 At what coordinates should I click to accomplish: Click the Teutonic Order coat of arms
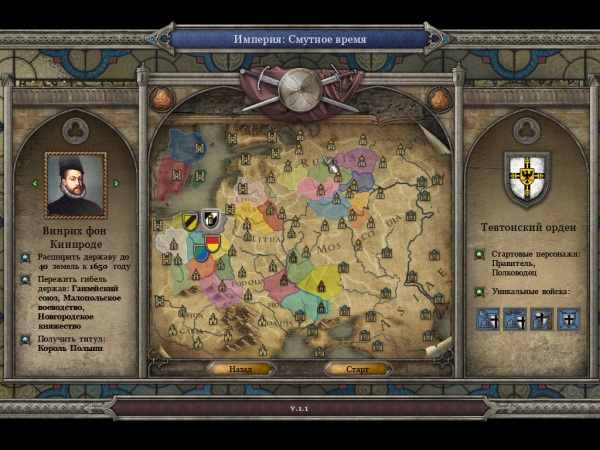(525, 177)
